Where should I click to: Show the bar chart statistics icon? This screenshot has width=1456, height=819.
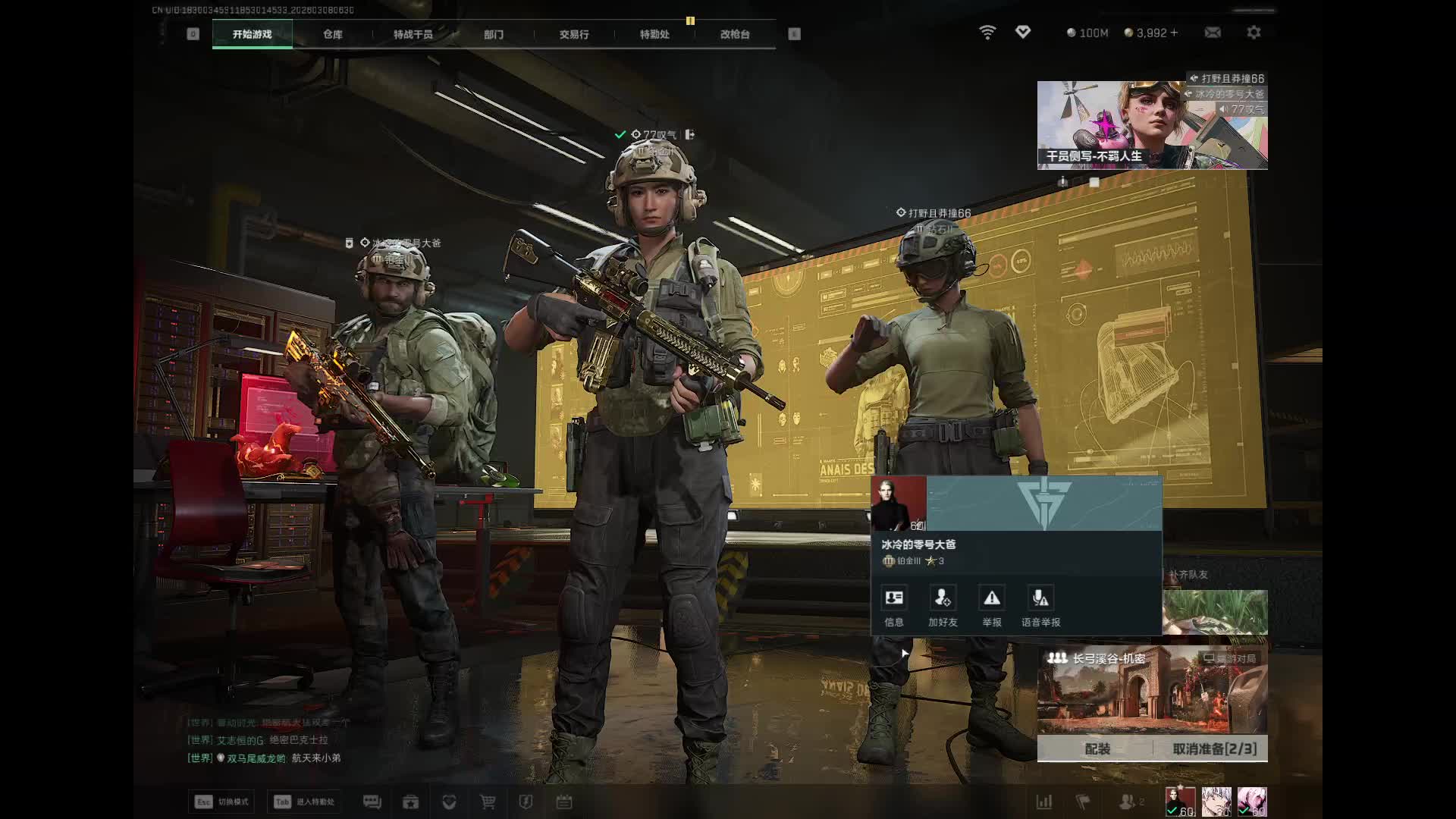1044,802
